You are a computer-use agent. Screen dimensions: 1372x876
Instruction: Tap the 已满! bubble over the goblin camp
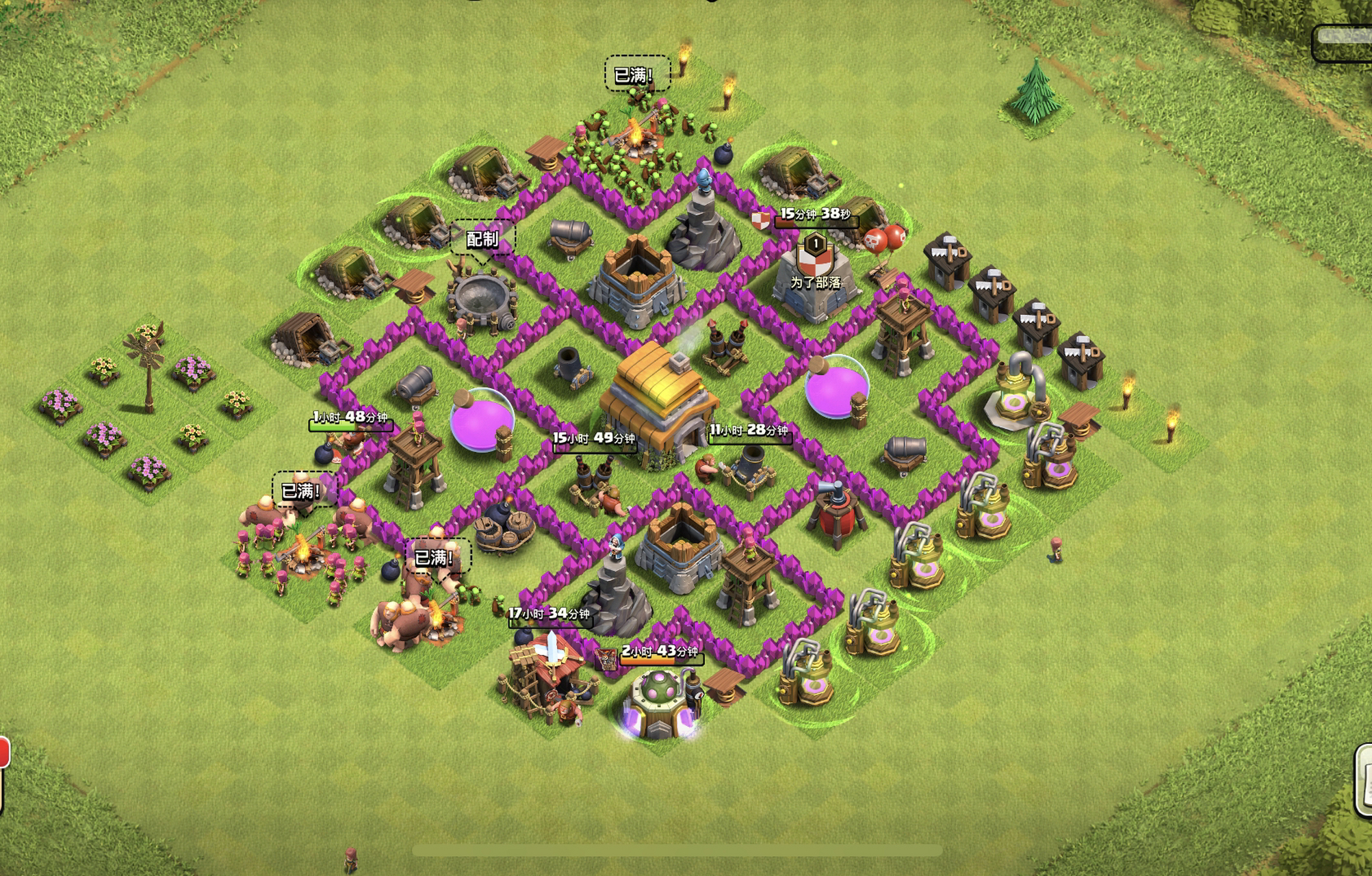pyautogui.click(x=636, y=74)
